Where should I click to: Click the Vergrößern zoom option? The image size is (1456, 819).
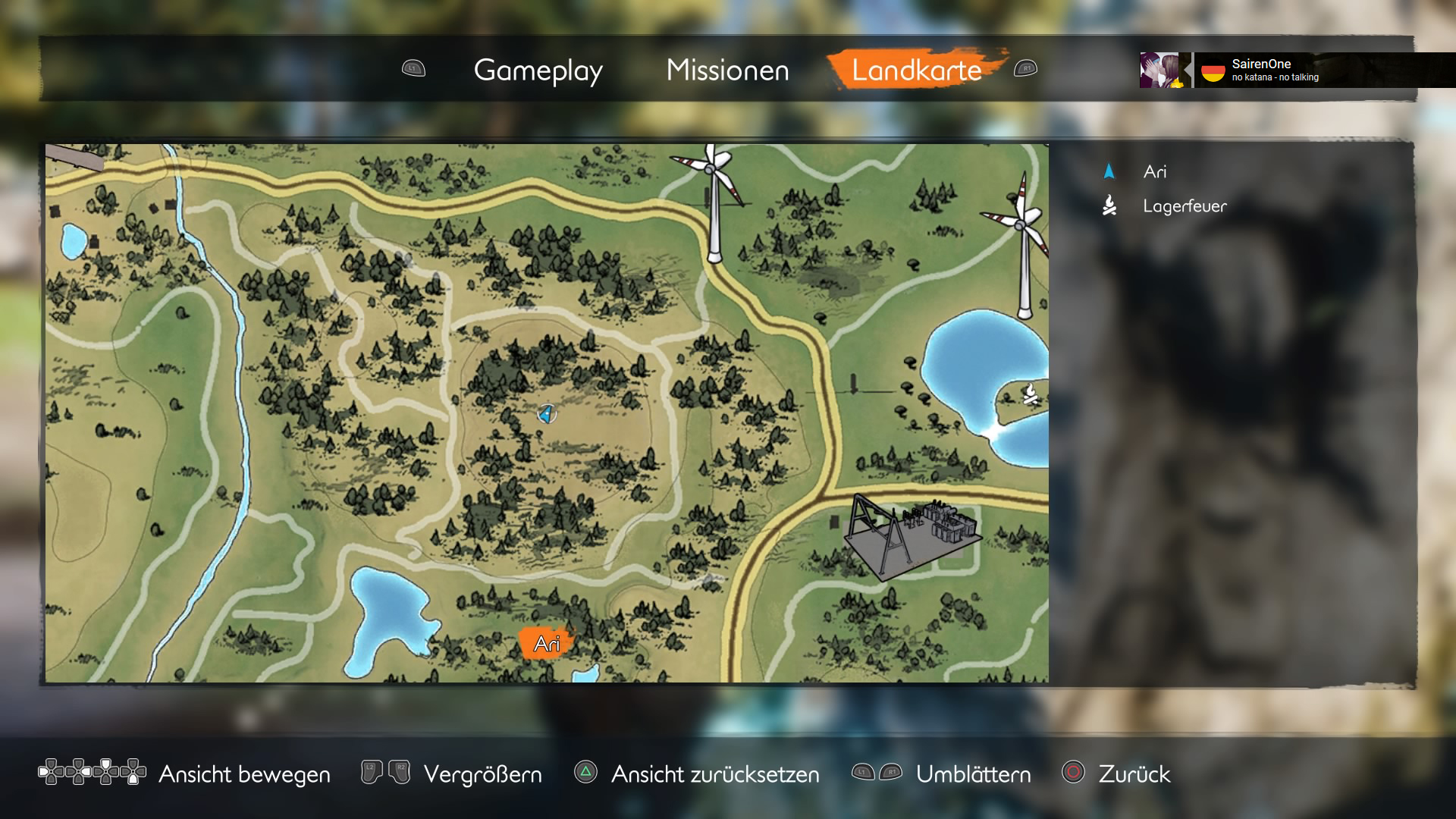(x=482, y=774)
